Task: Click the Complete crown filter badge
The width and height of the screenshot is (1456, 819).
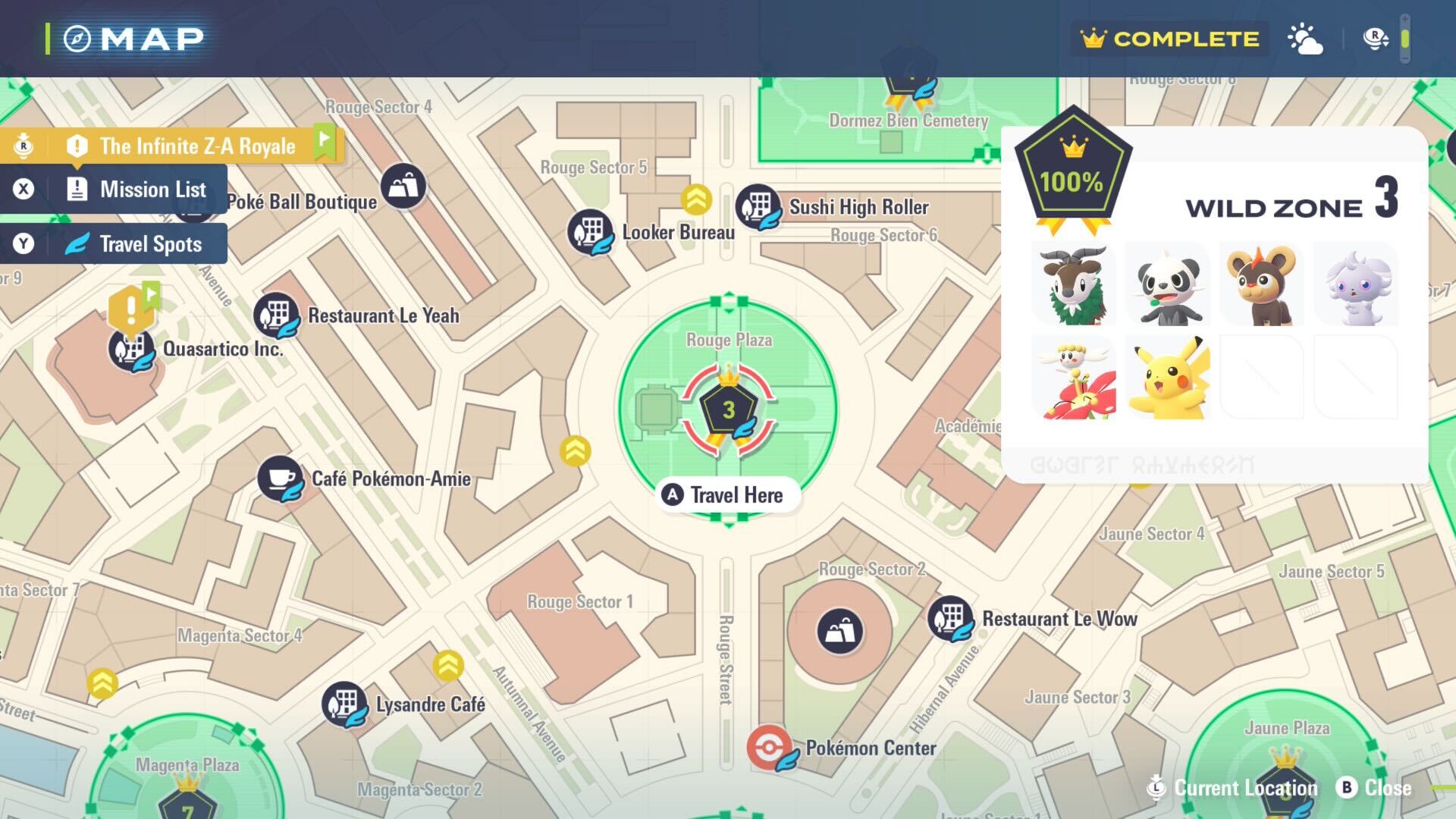Action: click(1169, 39)
